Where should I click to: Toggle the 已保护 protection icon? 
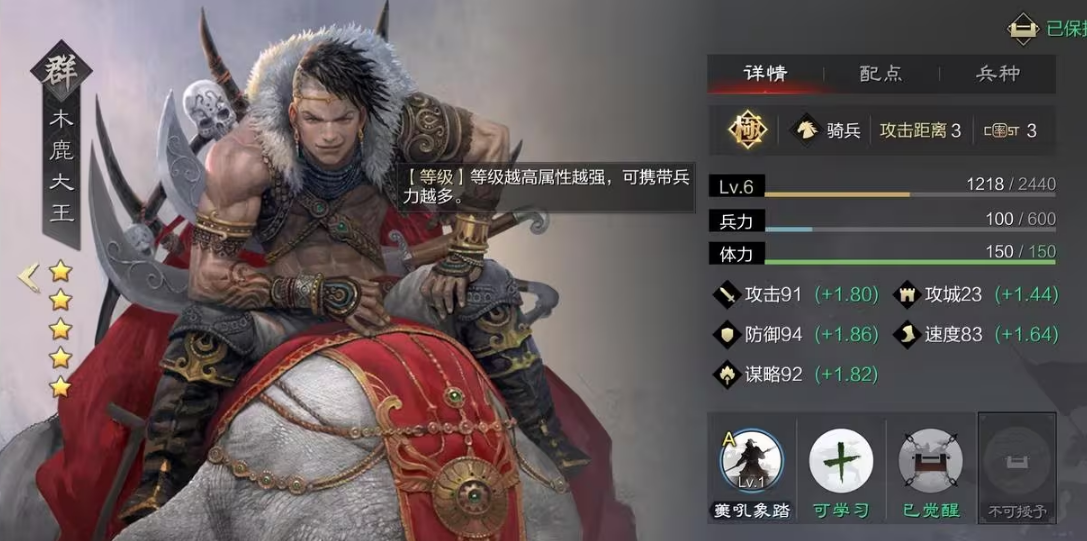1022,29
